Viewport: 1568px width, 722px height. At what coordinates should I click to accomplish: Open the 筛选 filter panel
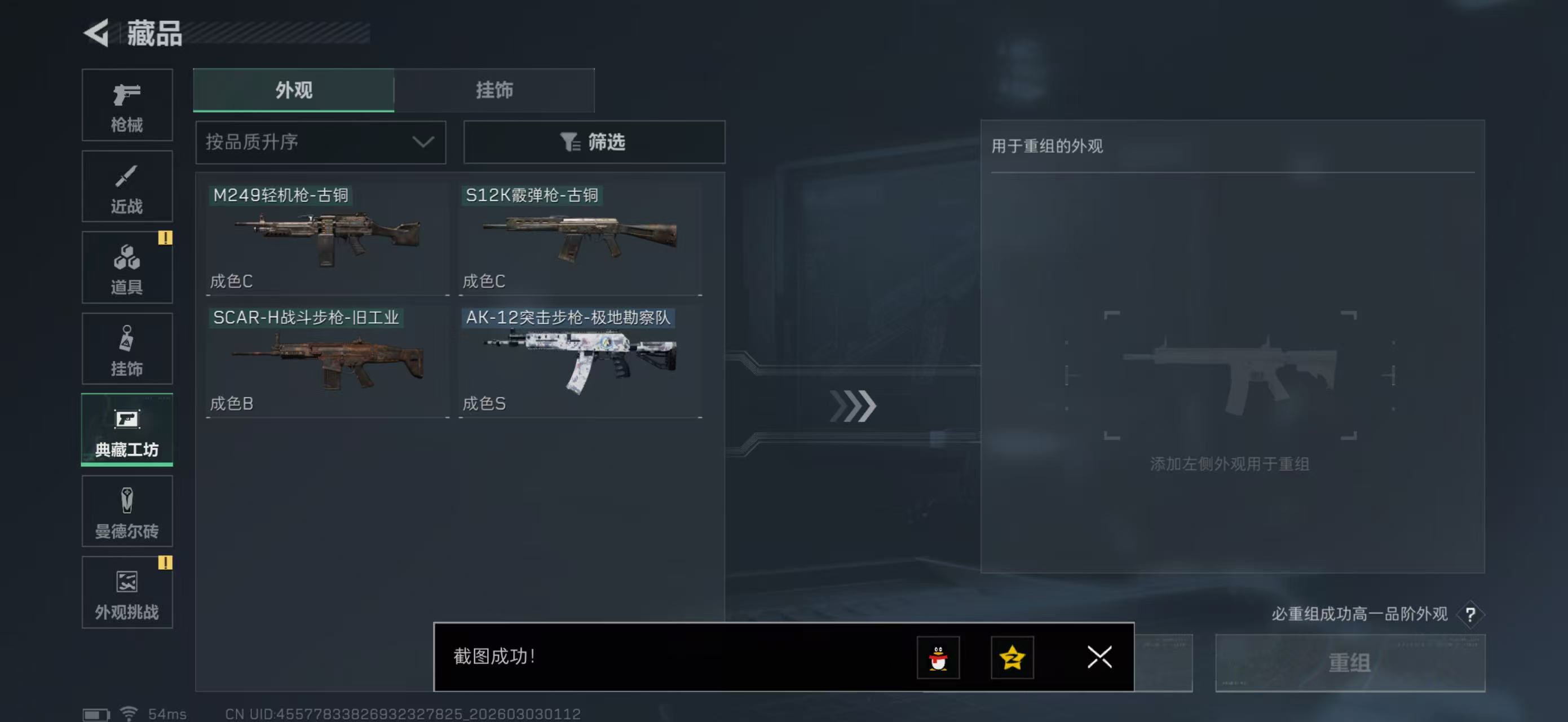tap(594, 143)
